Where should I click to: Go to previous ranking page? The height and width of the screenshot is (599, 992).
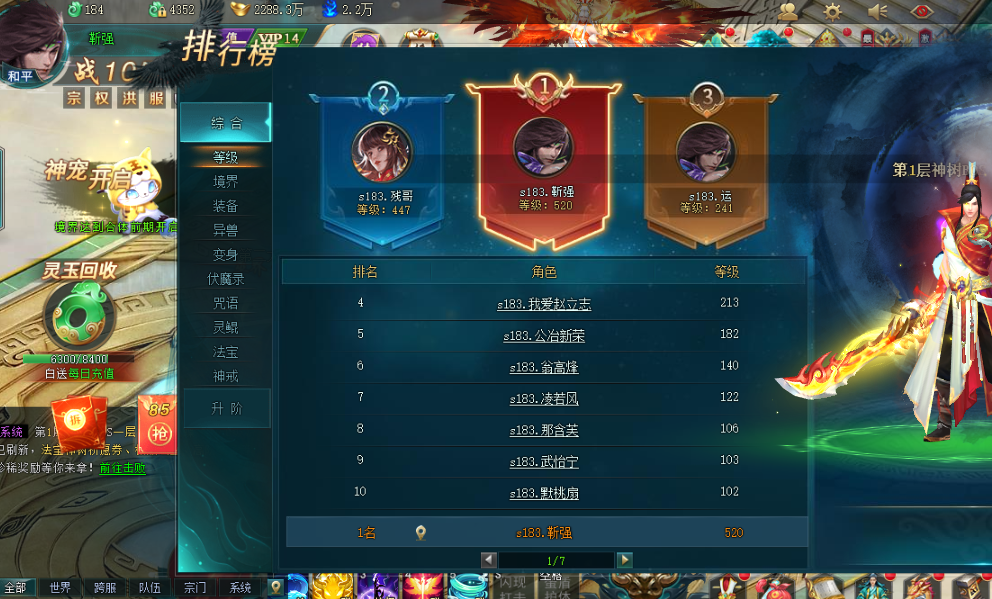tap(489, 560)
